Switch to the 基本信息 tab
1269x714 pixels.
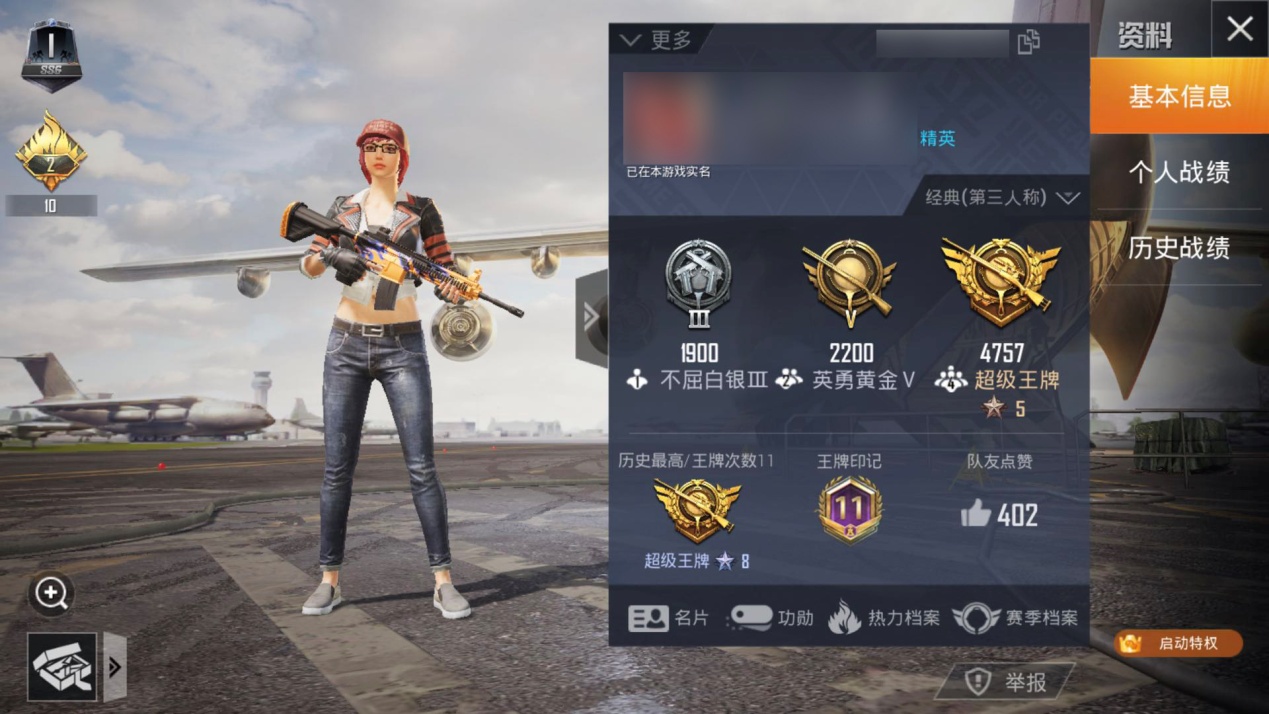[x=1179, y=96]
